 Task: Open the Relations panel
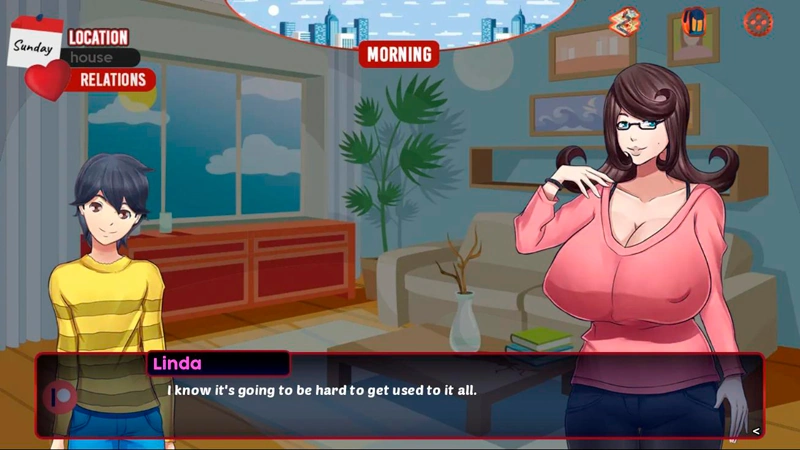112,79
